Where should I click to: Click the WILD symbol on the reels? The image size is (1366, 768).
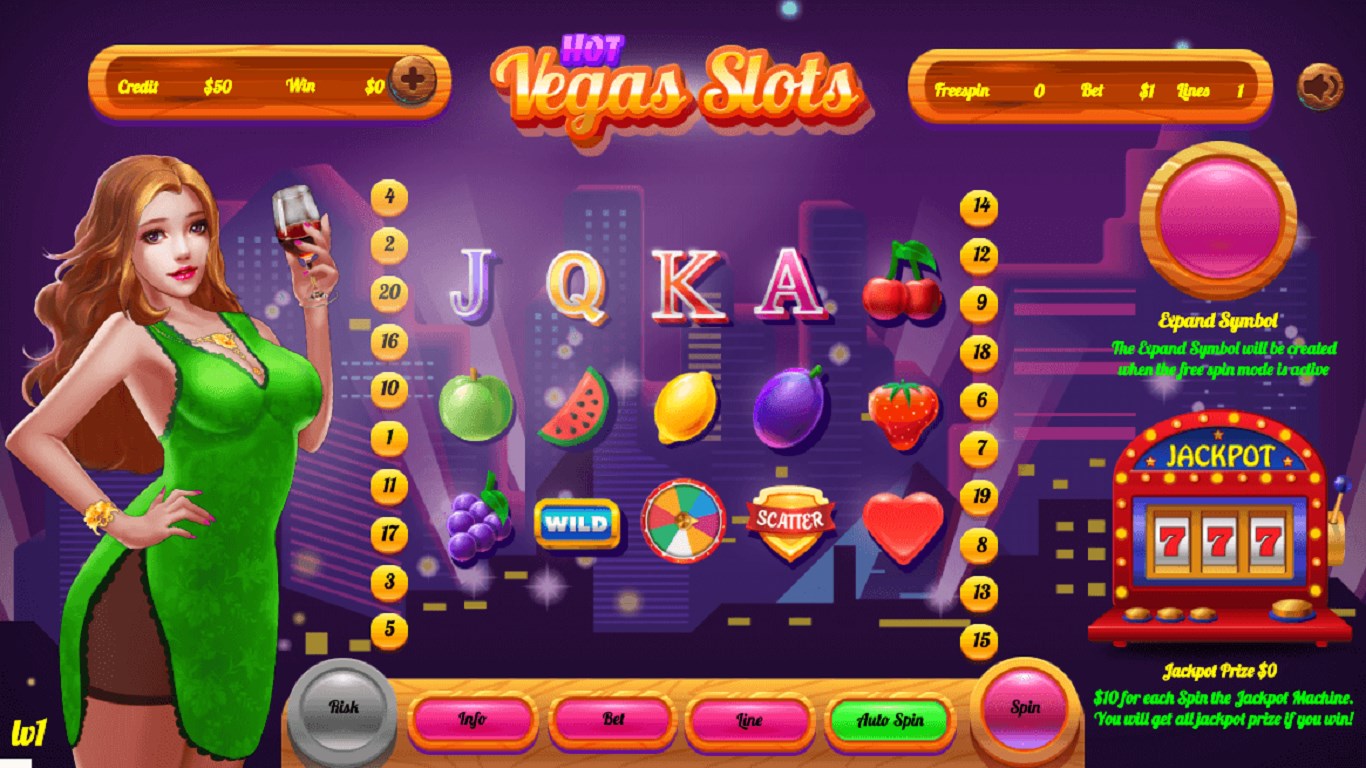click(576, 522)
